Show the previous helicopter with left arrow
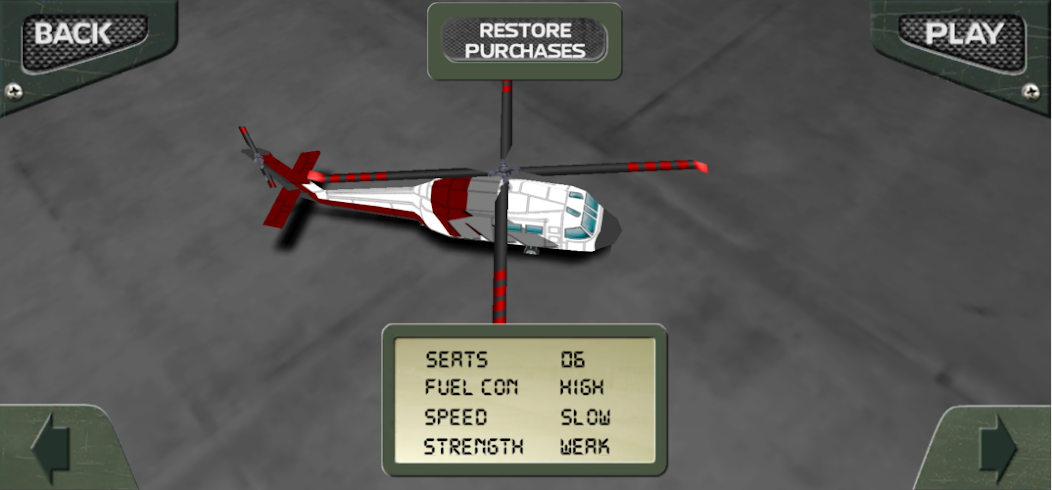1052x490 pixels. click(50, 450)
